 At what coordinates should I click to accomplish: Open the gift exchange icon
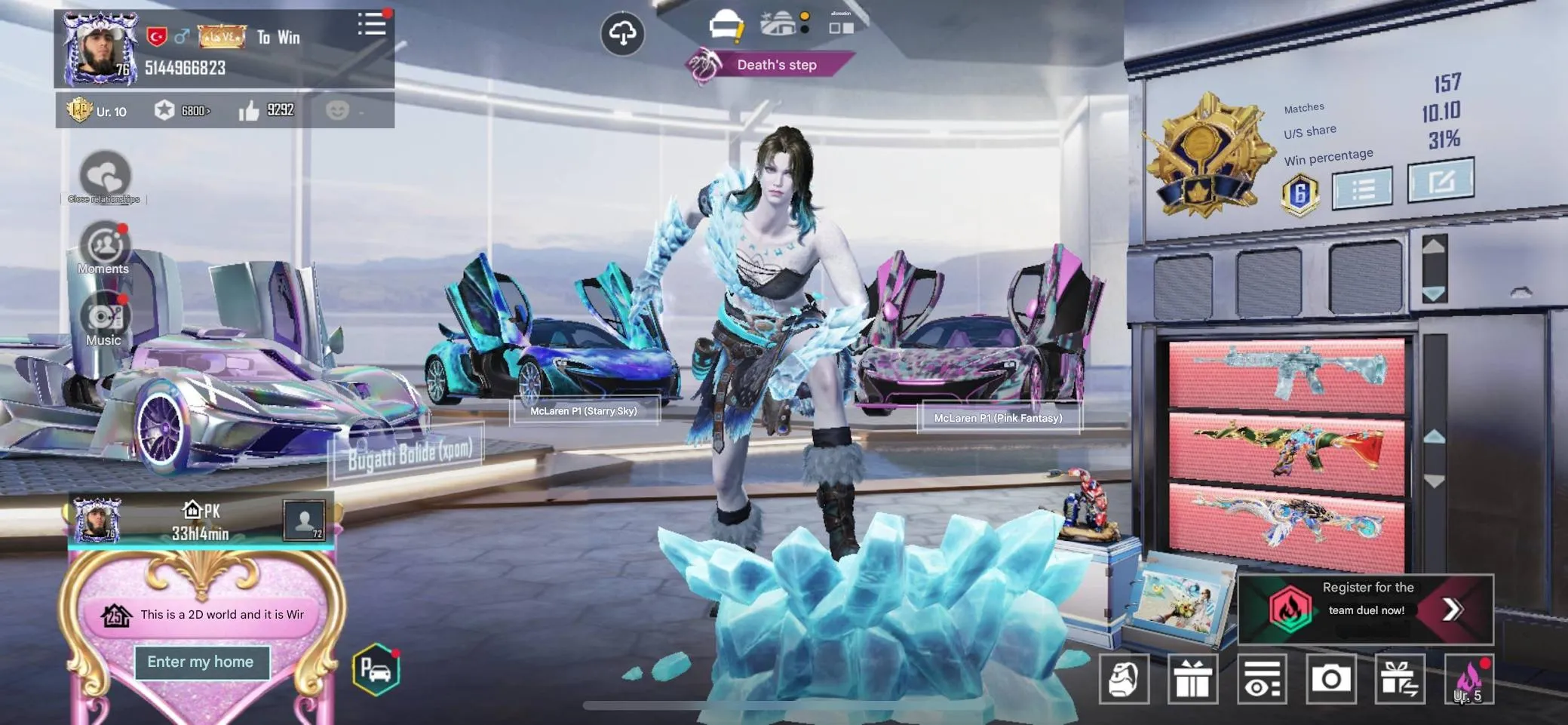(x=1400, y=678)
